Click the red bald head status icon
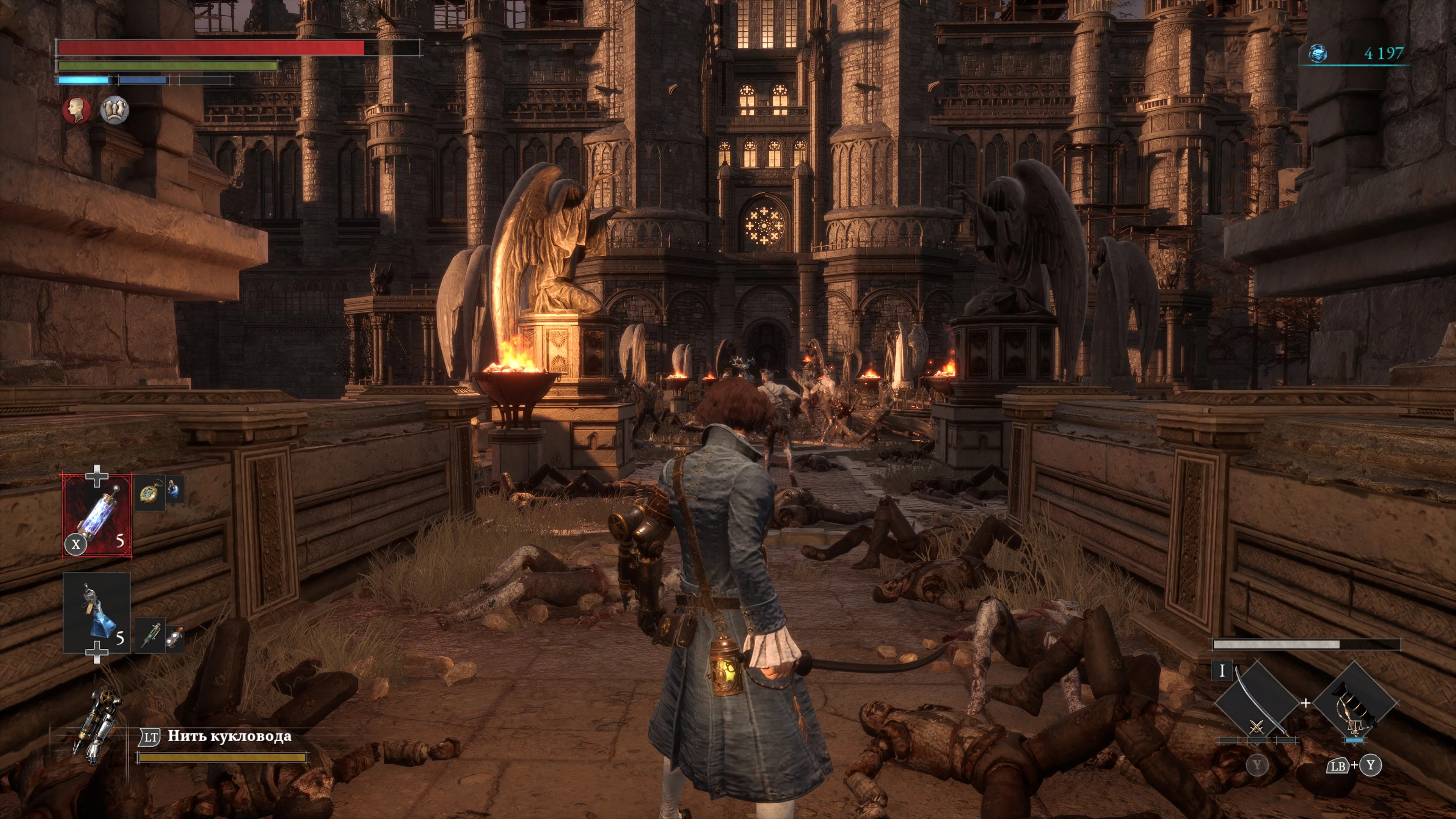Viewport: 1456px width, 819px height. click(x=76, y=110)
